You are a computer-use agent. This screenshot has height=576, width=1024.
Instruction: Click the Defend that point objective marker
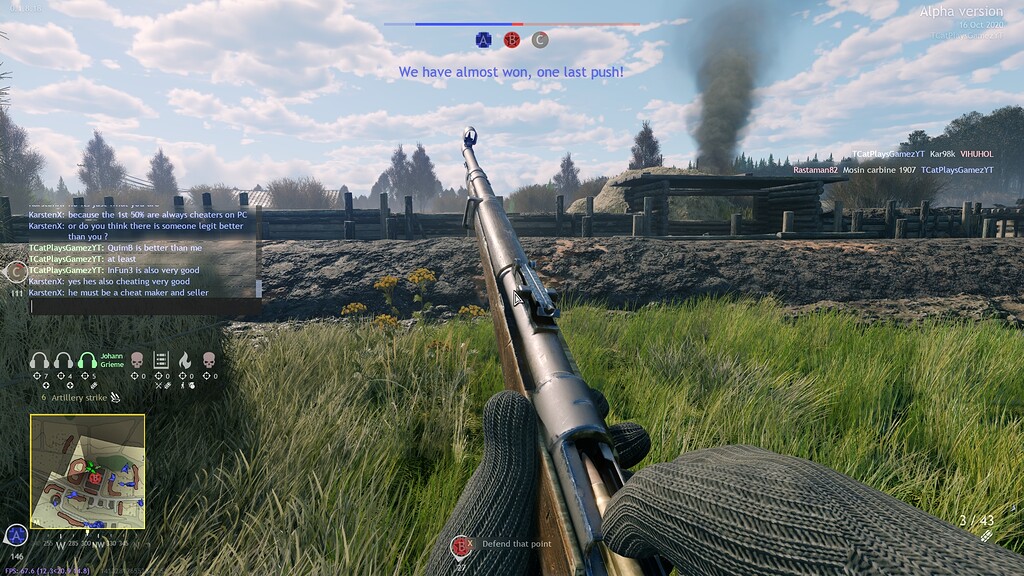point(461,546)
